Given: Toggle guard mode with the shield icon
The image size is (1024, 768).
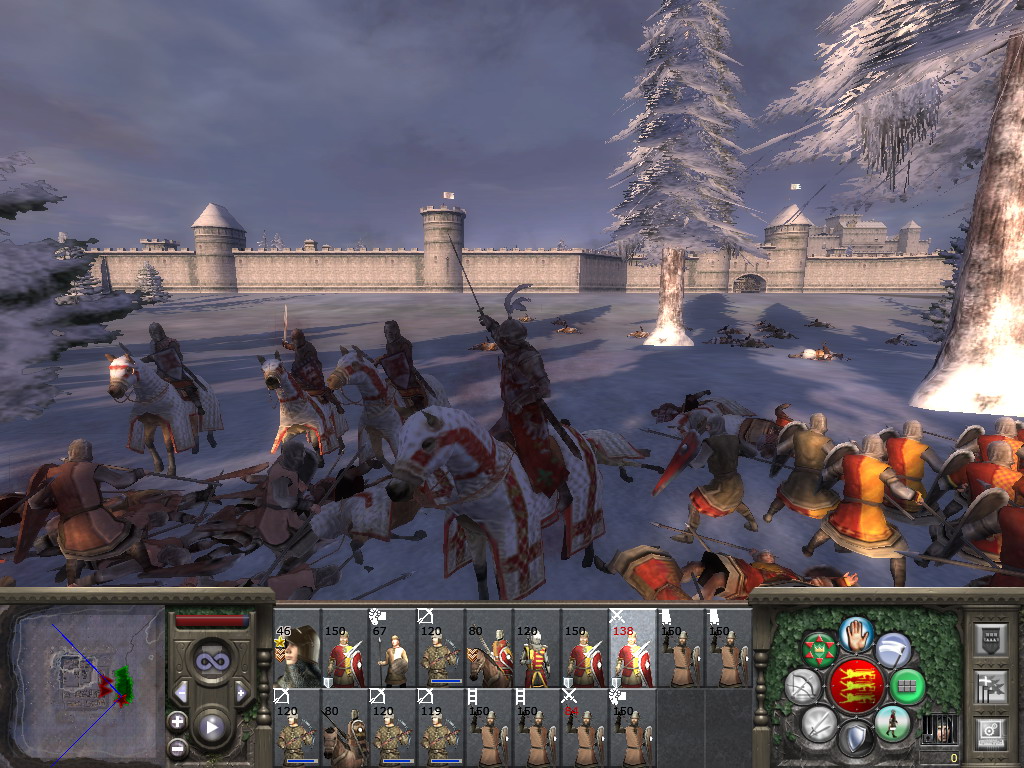Looking at the screenshot, I should click(x=855, y=740).
